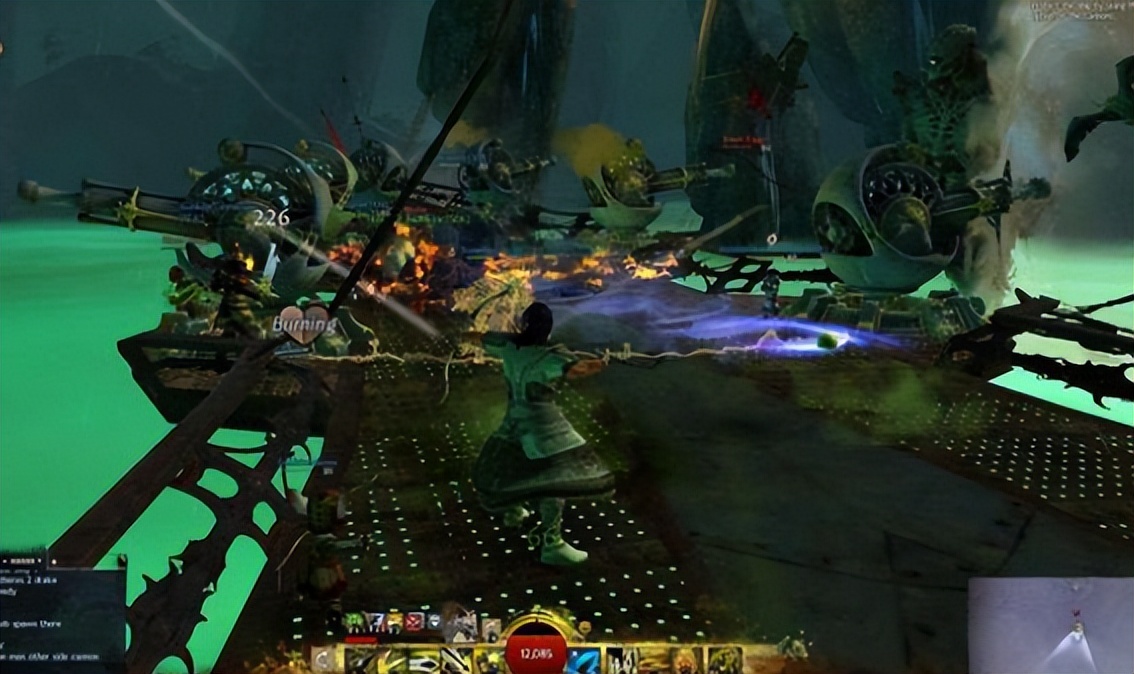Select the green creature boon icon
This screenshot has height=674, width=1134.
pyautogui.click(x=352, y=622)
